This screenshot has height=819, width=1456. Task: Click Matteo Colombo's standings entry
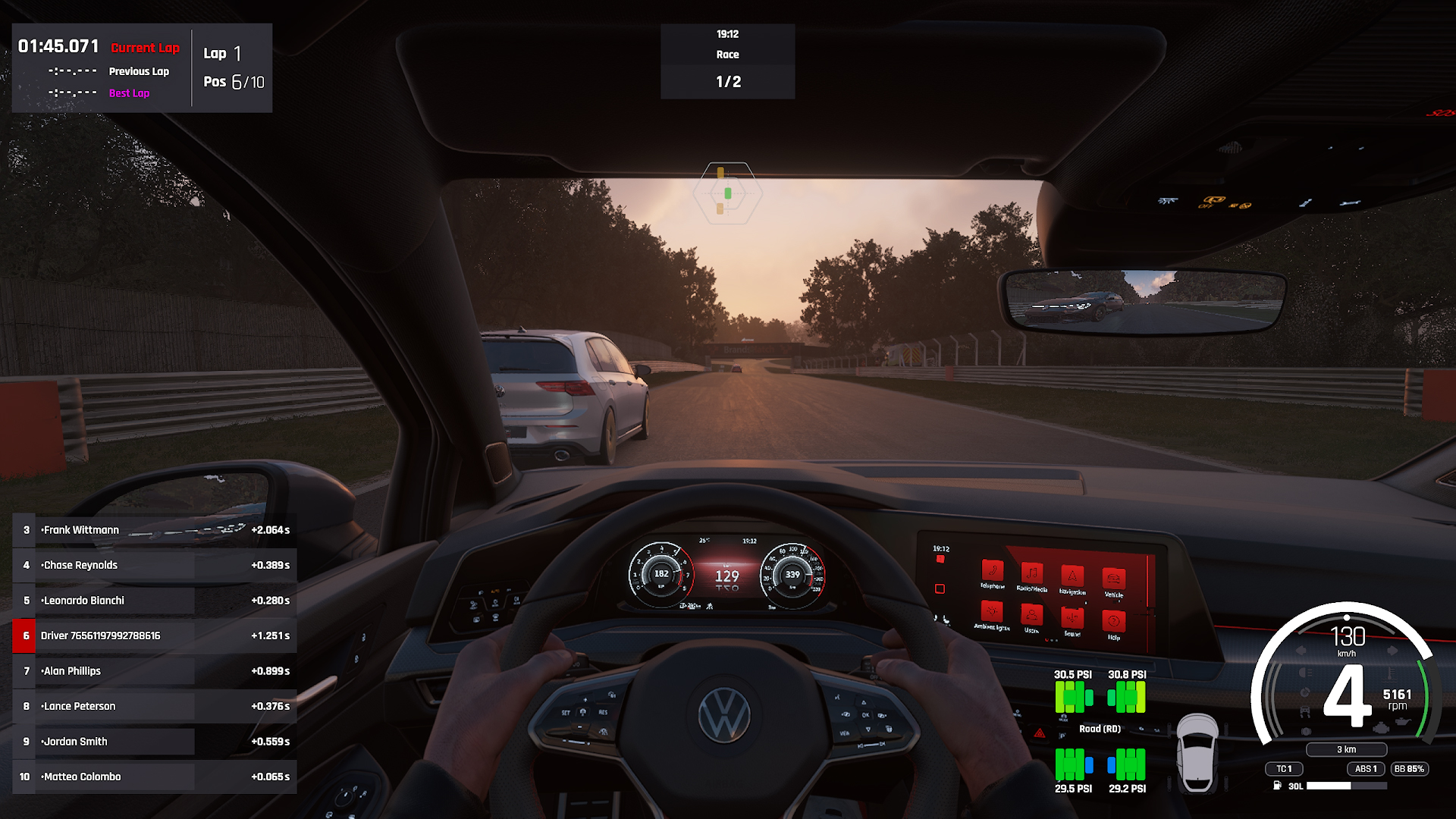click(154, 777)
